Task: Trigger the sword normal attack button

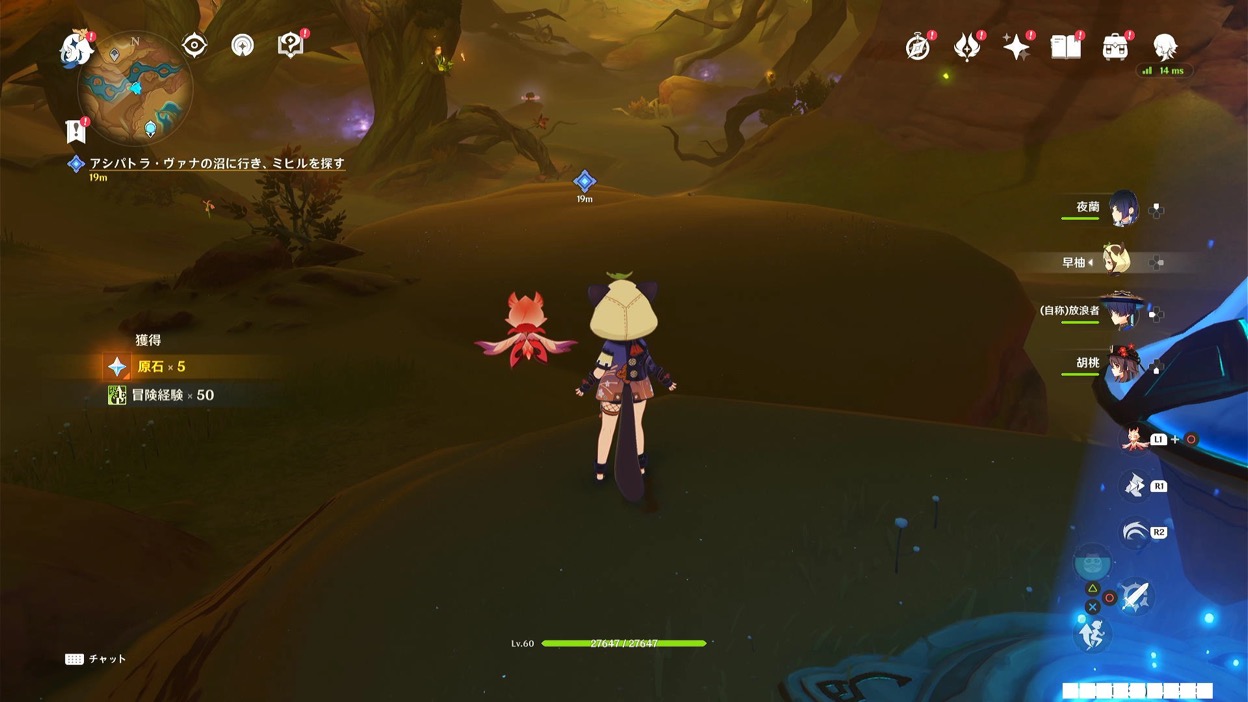Action: (1135, 597)
